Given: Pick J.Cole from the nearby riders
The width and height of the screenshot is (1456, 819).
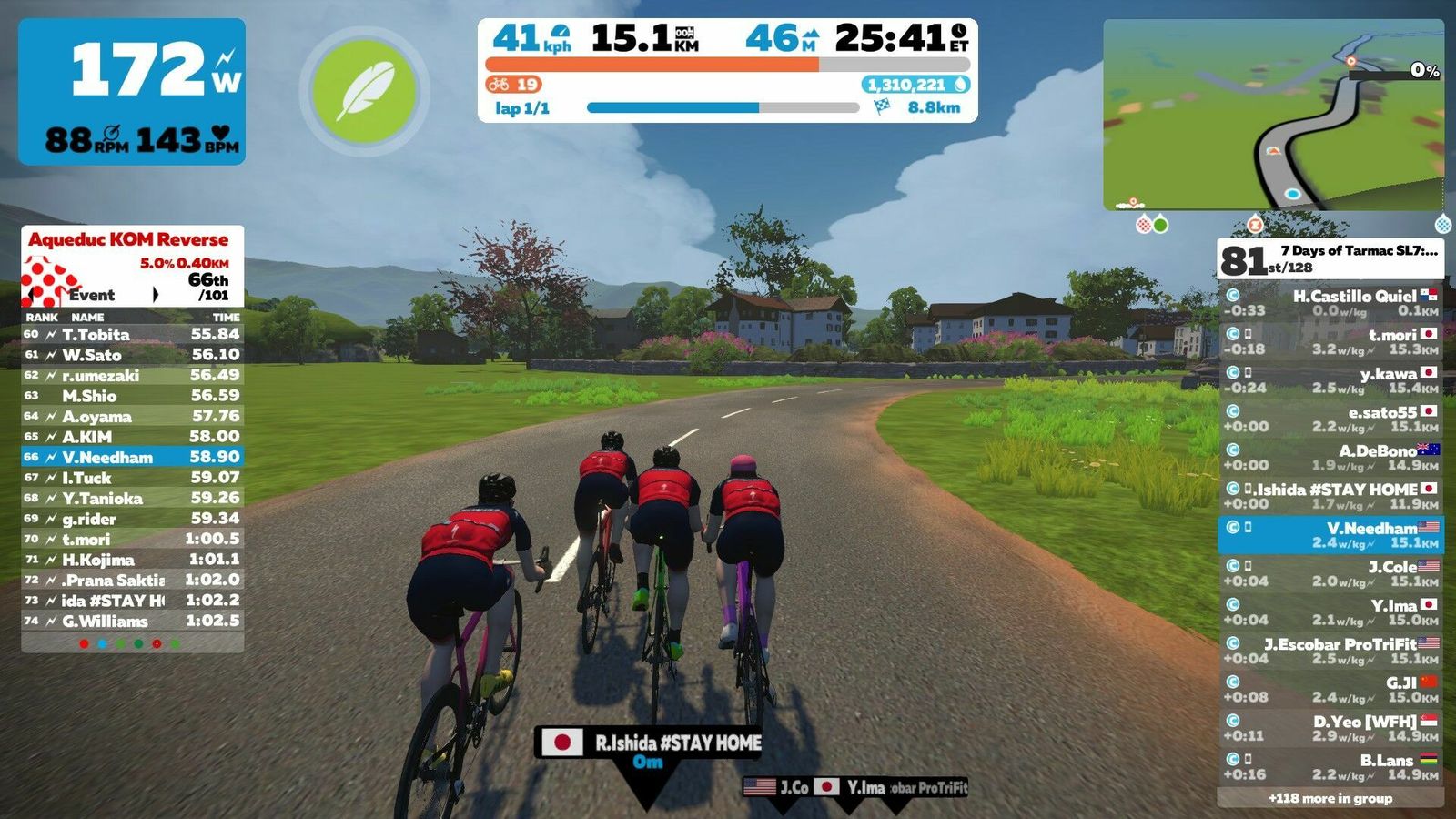Looking at the screenshot, I should tap(1330, 574).
